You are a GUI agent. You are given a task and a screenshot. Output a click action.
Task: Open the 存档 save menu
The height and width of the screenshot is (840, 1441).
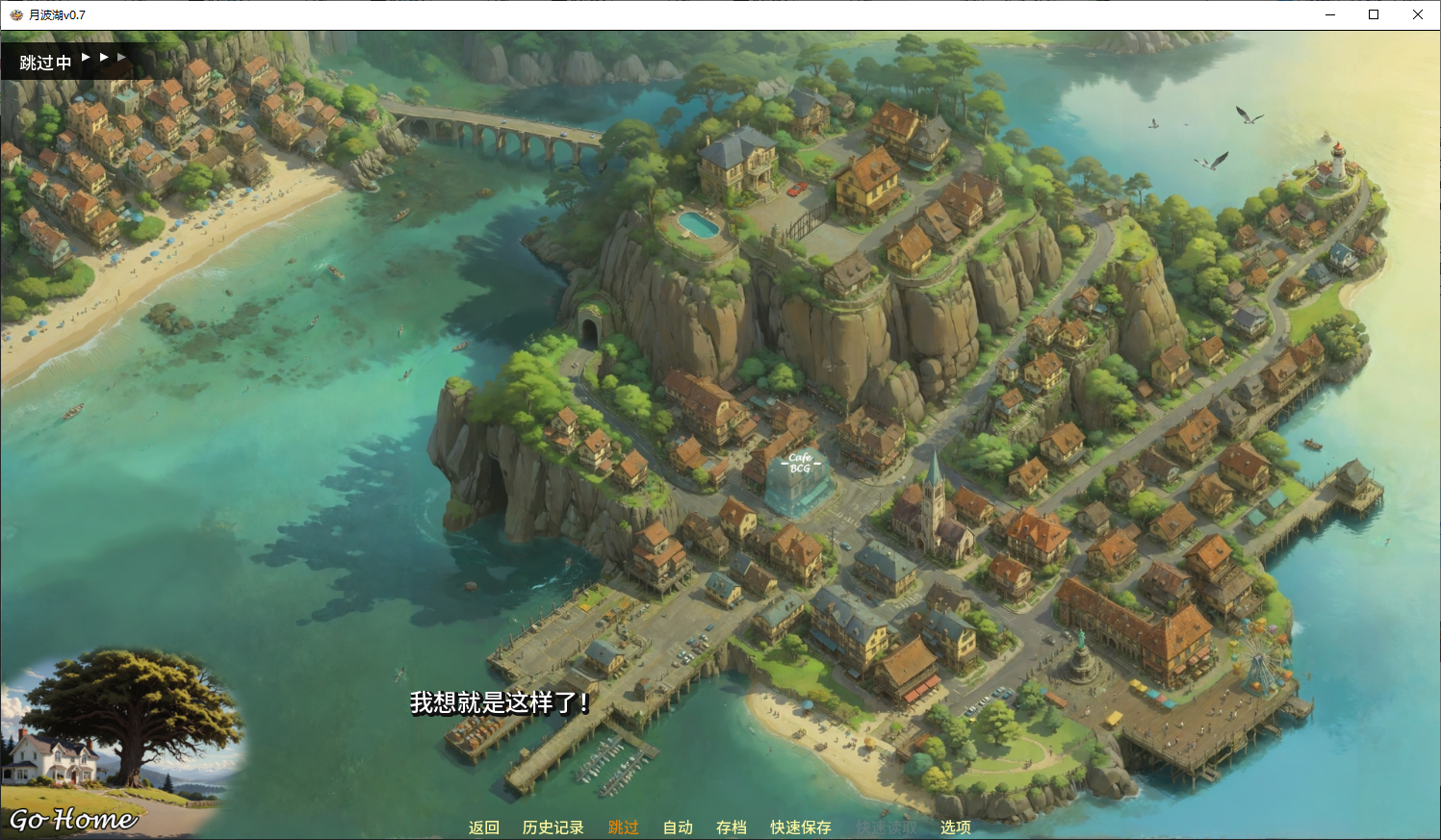[x=731, y=827]
